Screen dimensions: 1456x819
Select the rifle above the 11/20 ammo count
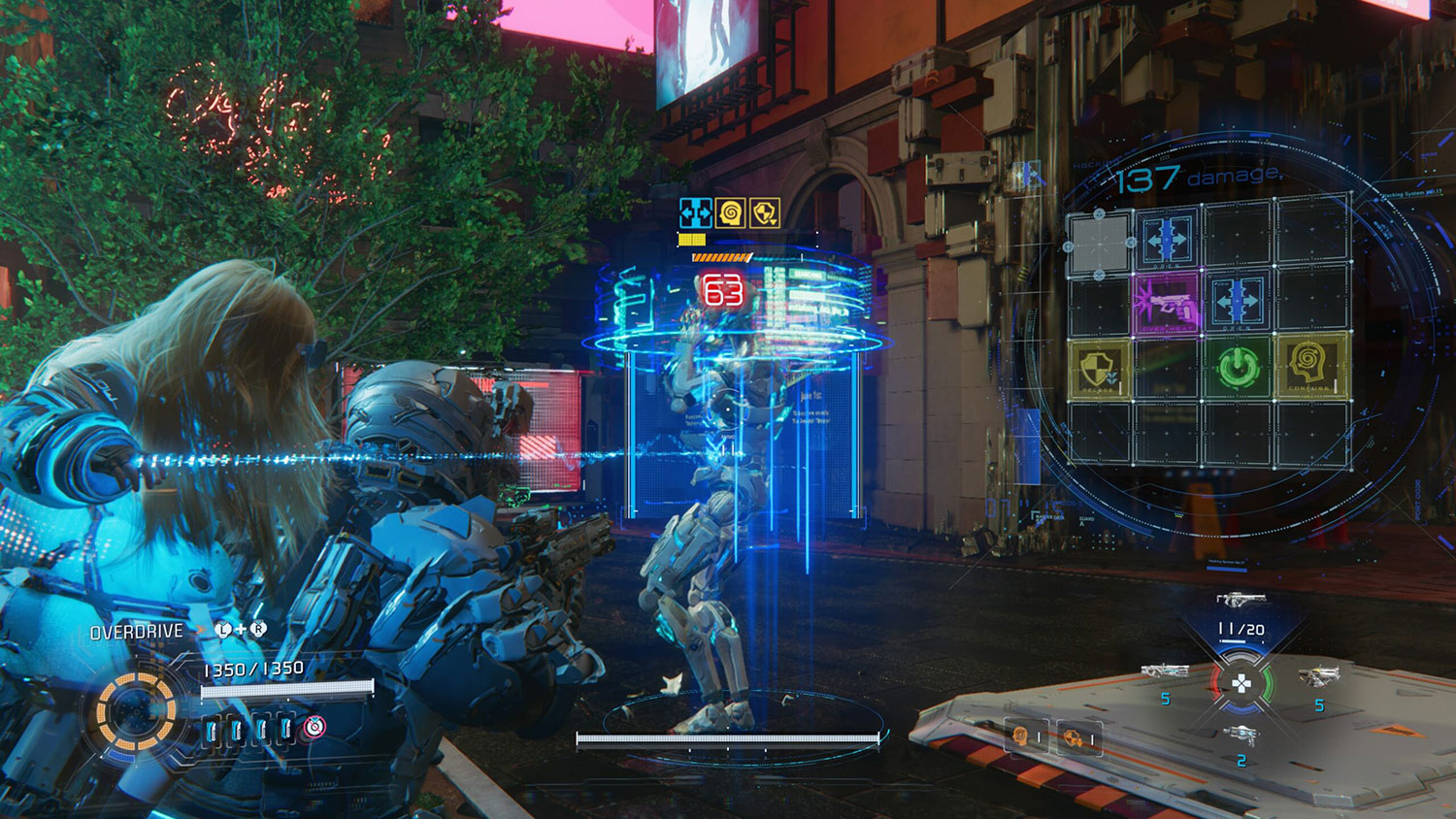tap(1241, 601)
